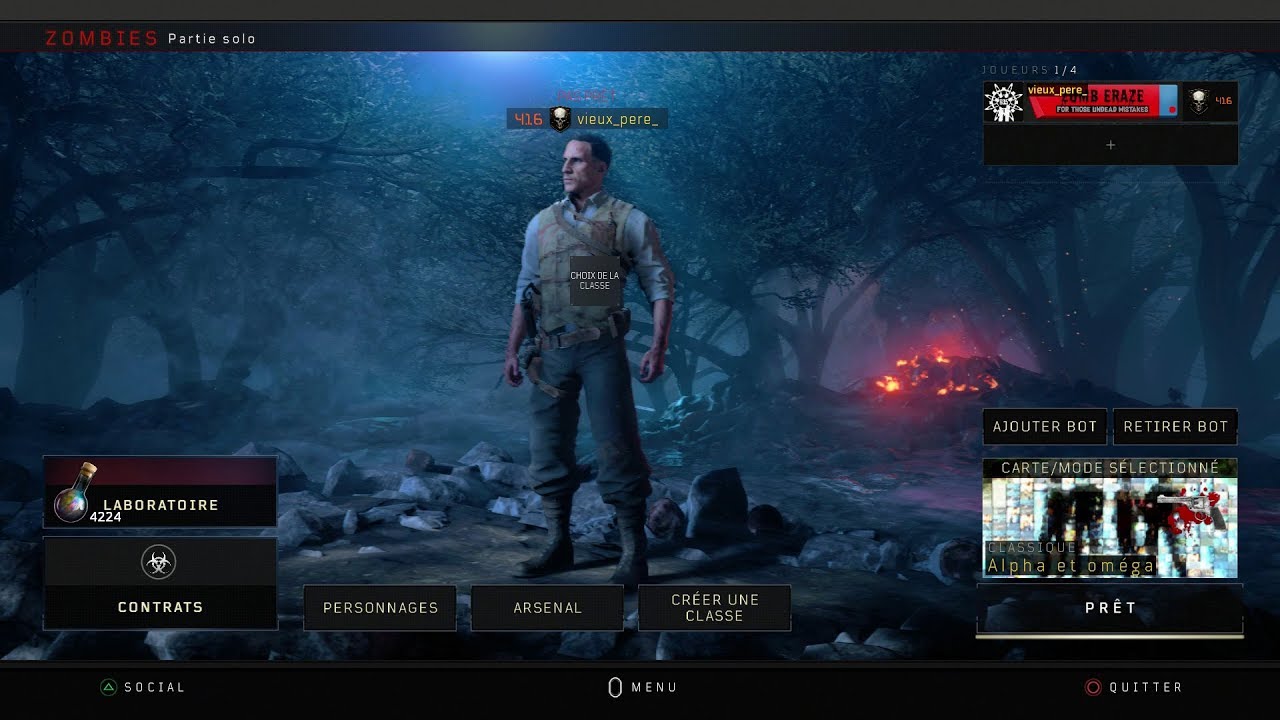Click the Prêt ready button
Image resolution: width=1280 pixels, height=720 pixels.
point(1110,608)
